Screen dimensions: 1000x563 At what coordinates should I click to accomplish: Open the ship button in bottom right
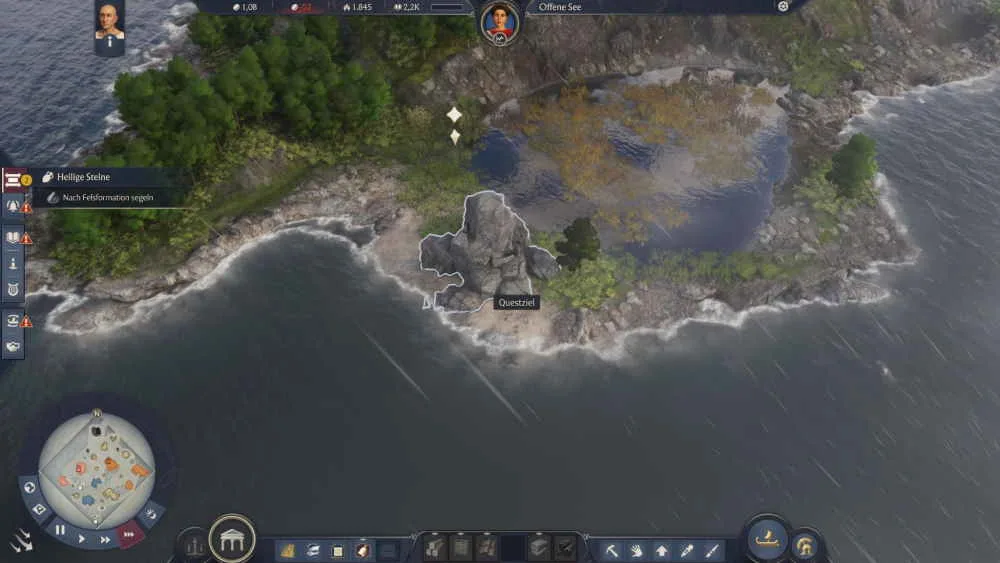pos(767,540)
